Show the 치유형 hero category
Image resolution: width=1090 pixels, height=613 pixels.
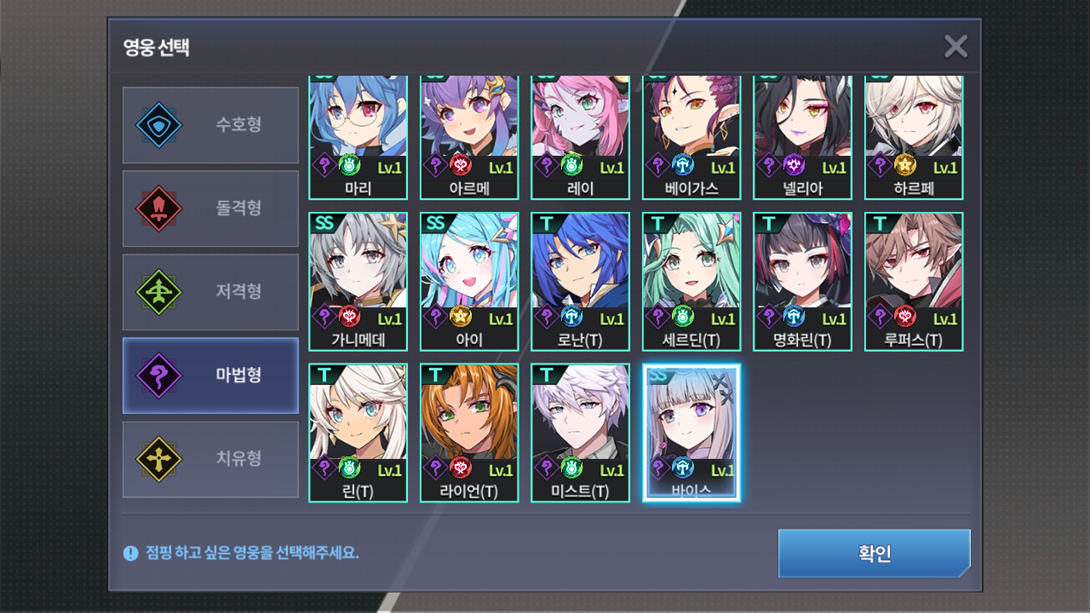tap(210, 459)
